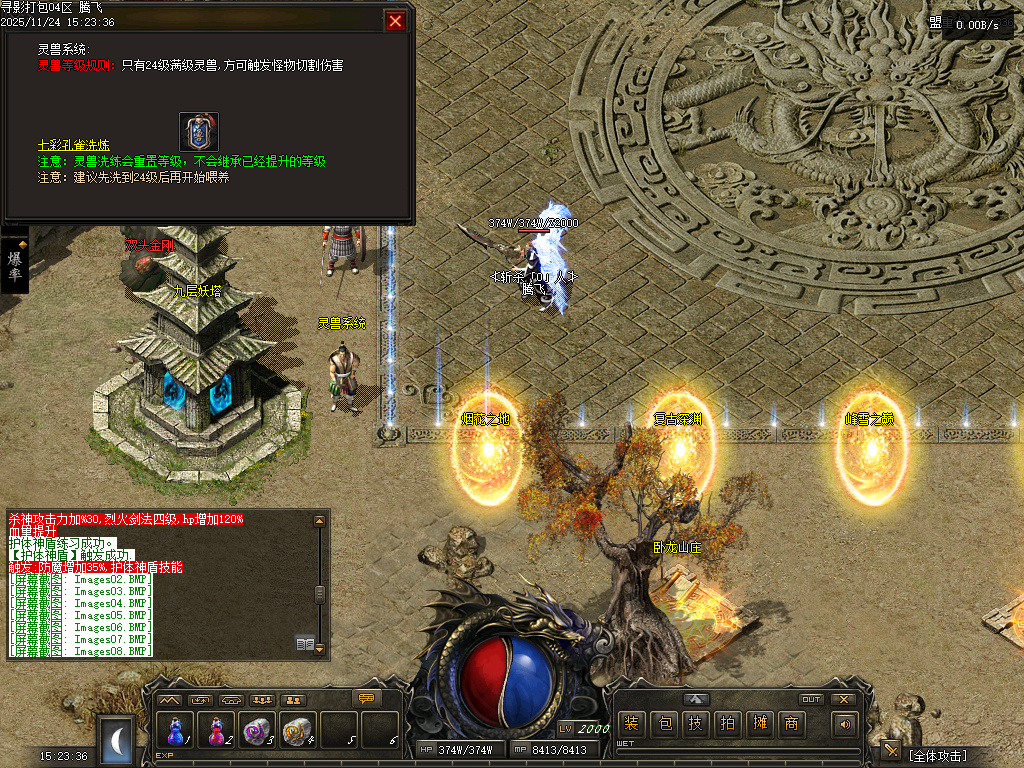Click the crescent moon day-night icon

click(x=119, y=740)
